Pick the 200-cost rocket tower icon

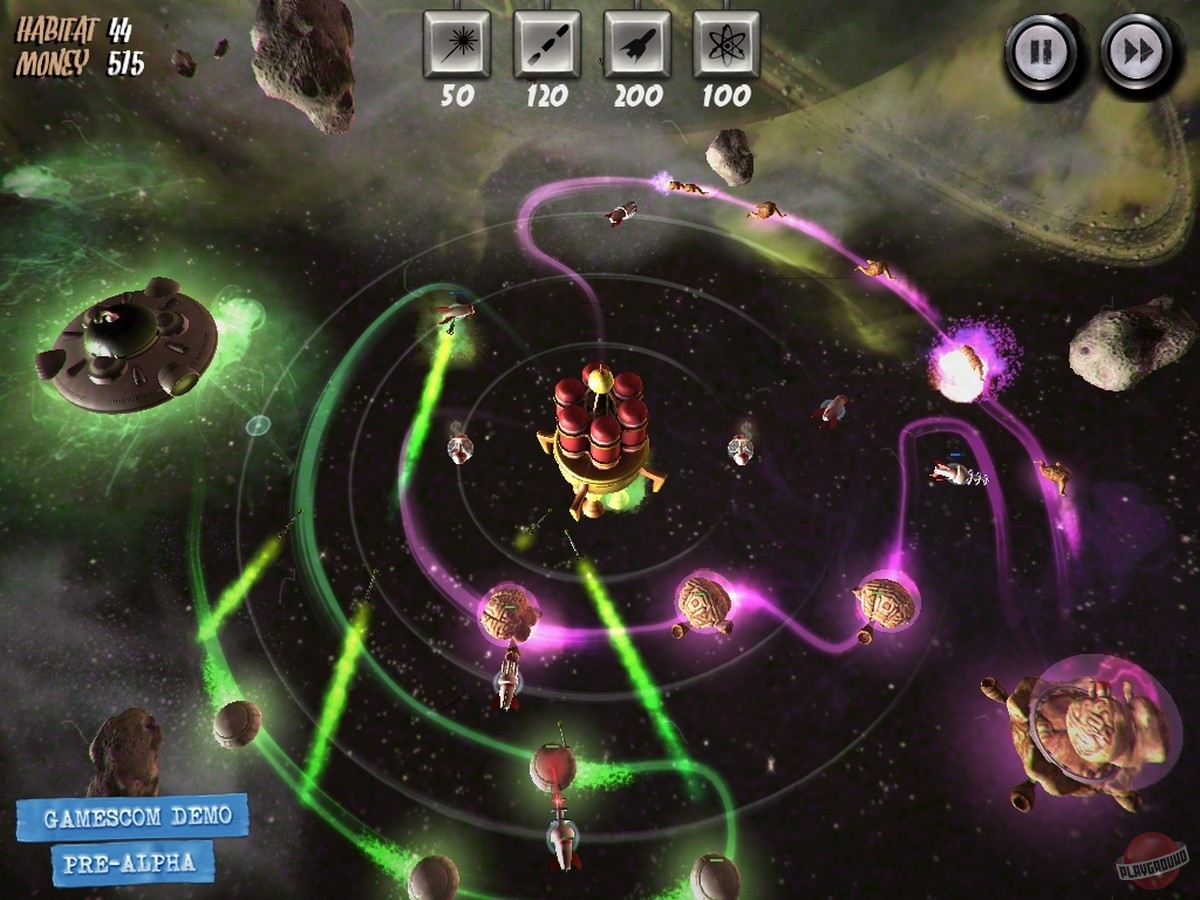[x=637, y=44]
